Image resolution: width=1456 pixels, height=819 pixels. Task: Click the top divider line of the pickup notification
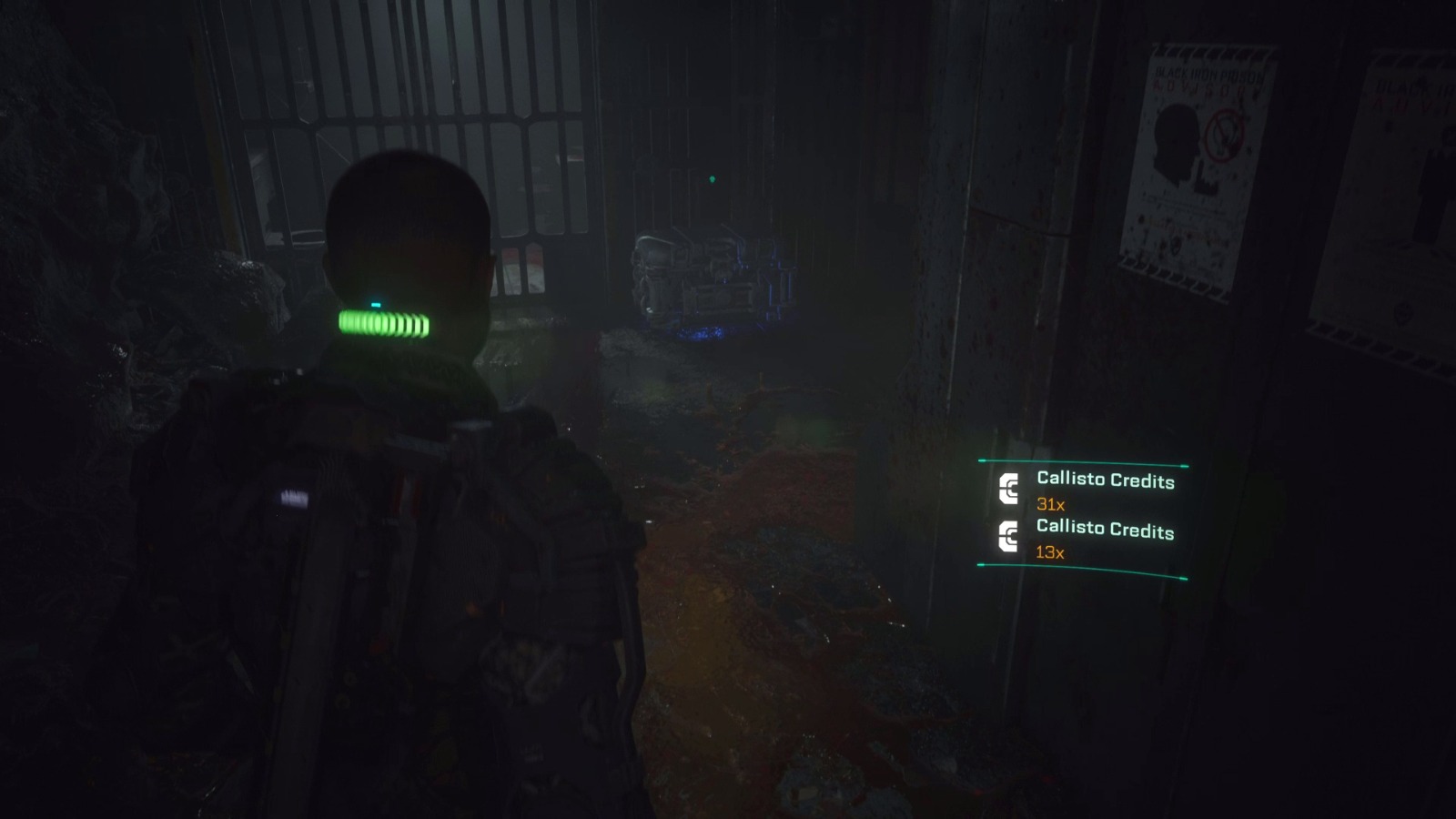click(1083, 460)
